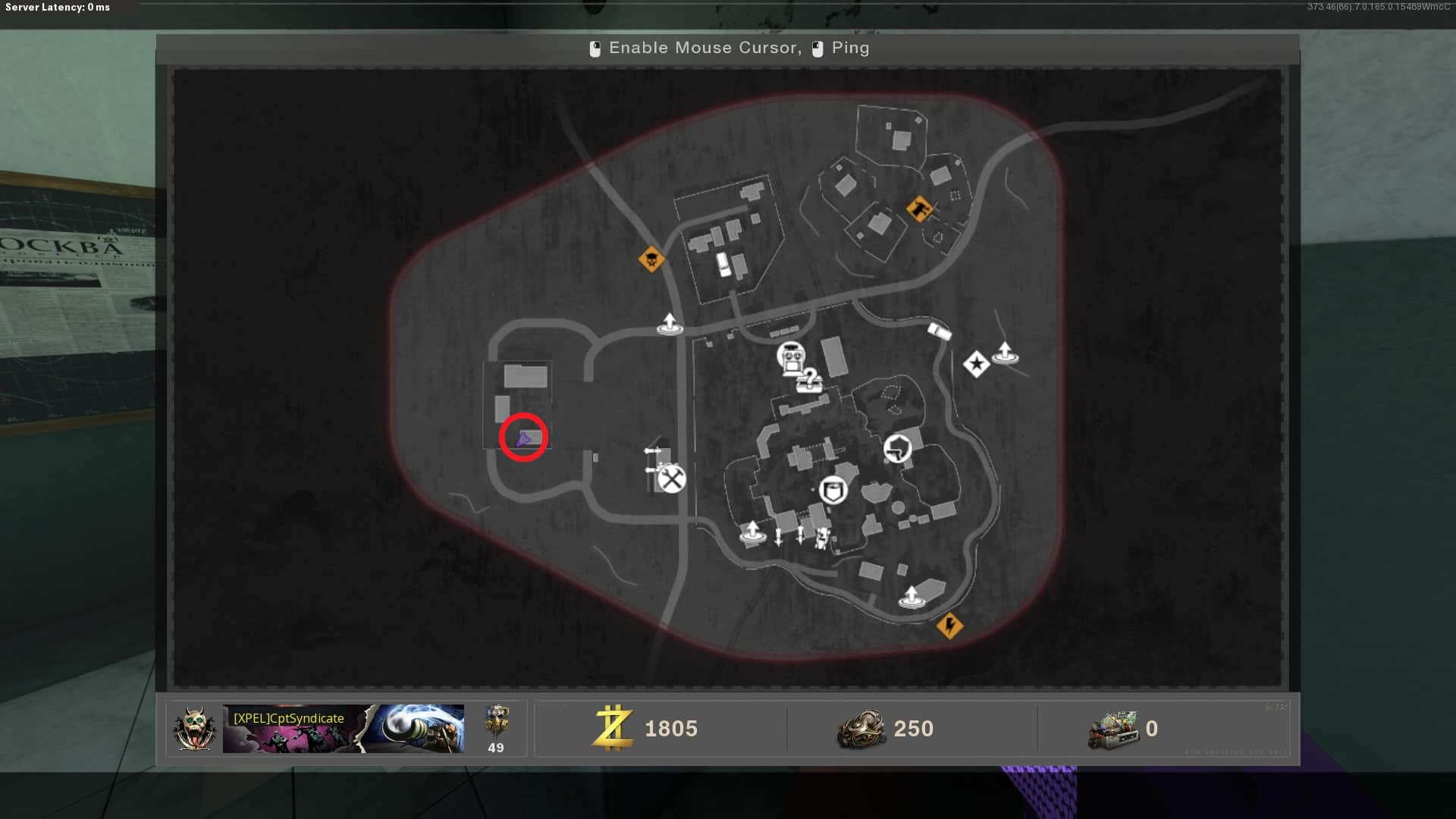Select the white star diamond marker
1456x819 pixels.
click(976, 365)
